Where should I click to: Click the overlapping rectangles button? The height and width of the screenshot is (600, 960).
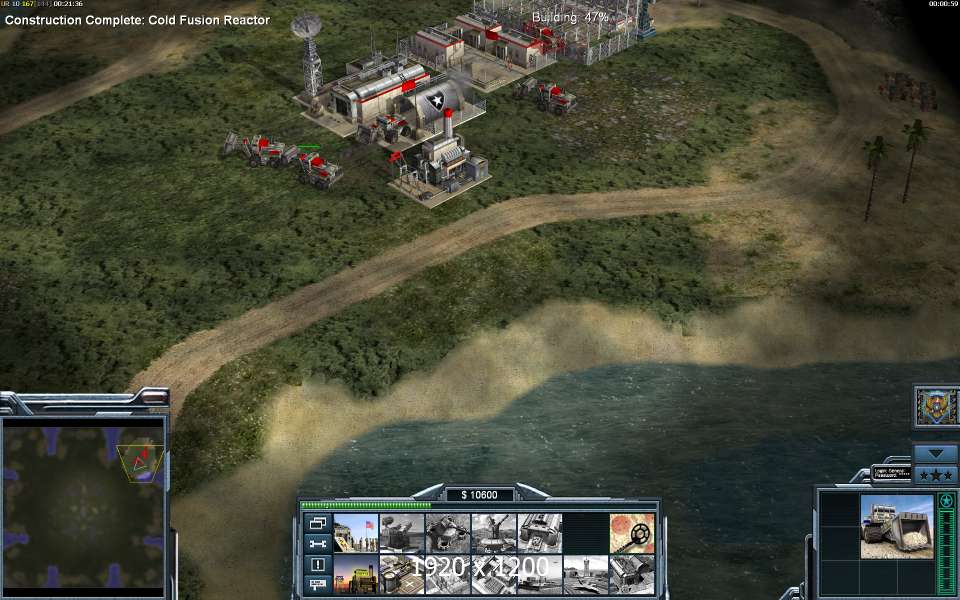click(318, 522)
